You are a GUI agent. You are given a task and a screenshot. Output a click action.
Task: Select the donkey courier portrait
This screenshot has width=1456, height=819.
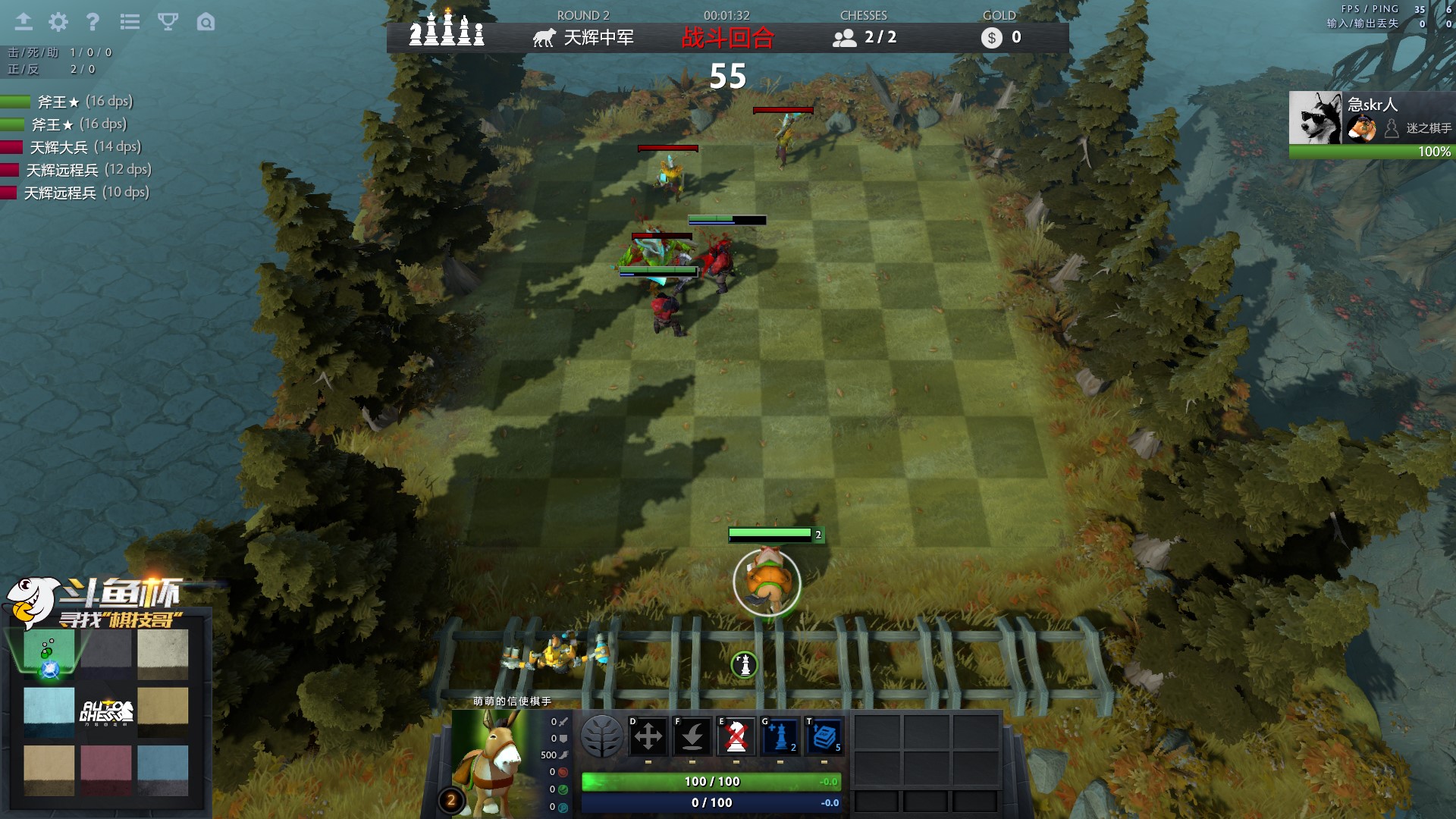(491, 762)
